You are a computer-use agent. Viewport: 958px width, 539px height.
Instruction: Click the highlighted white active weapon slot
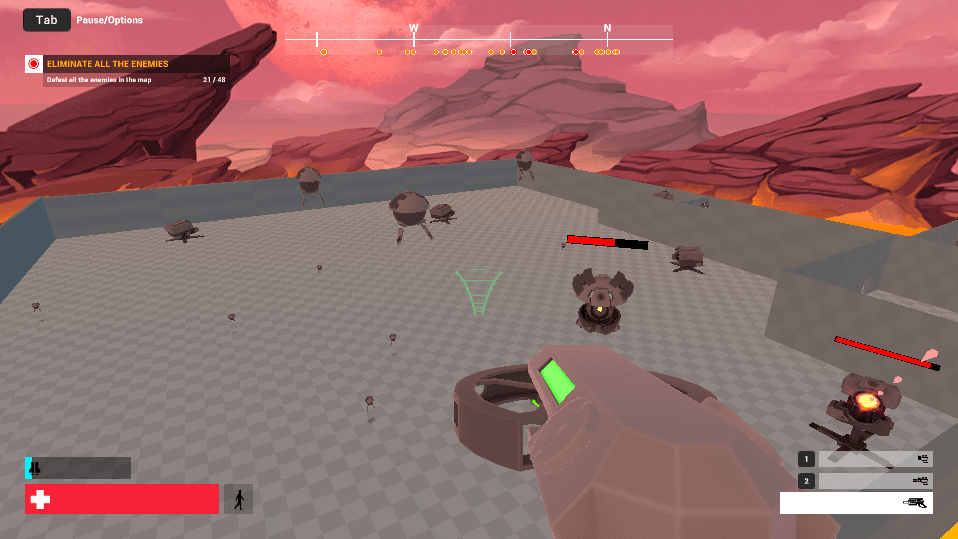tap(856, 503)
